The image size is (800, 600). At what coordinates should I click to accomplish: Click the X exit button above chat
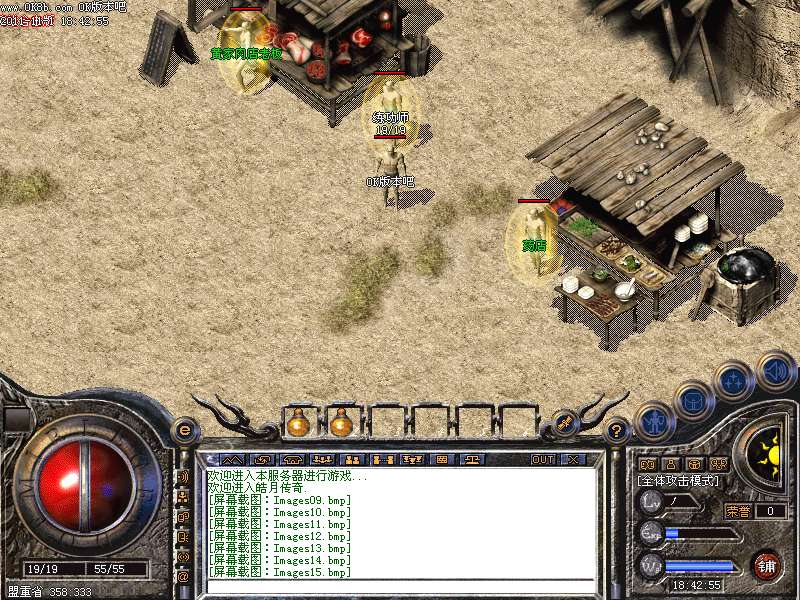[573, 459]
